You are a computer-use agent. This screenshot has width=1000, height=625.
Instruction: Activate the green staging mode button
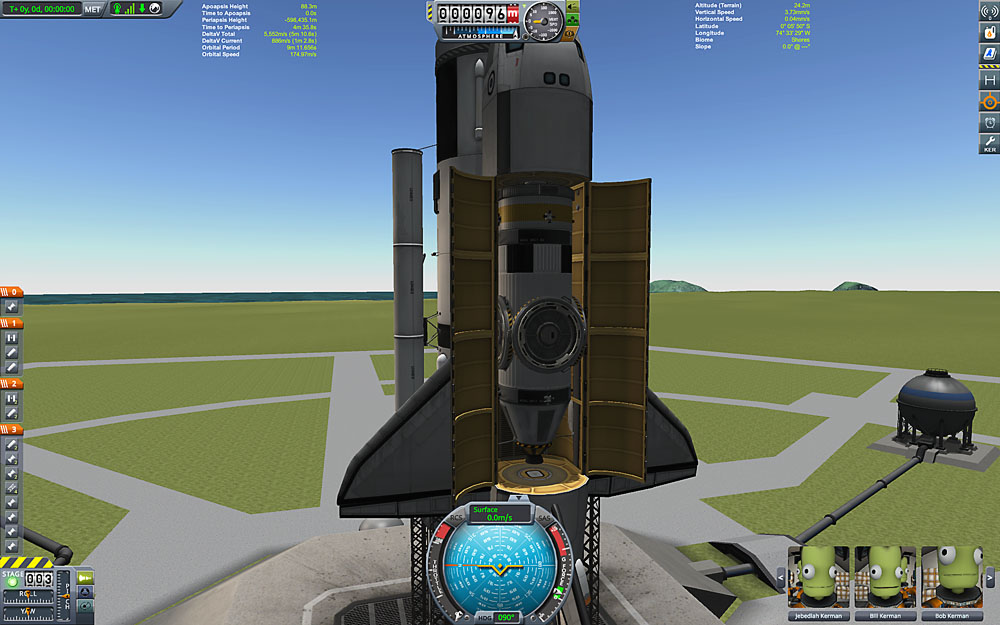tap(85, 578)
